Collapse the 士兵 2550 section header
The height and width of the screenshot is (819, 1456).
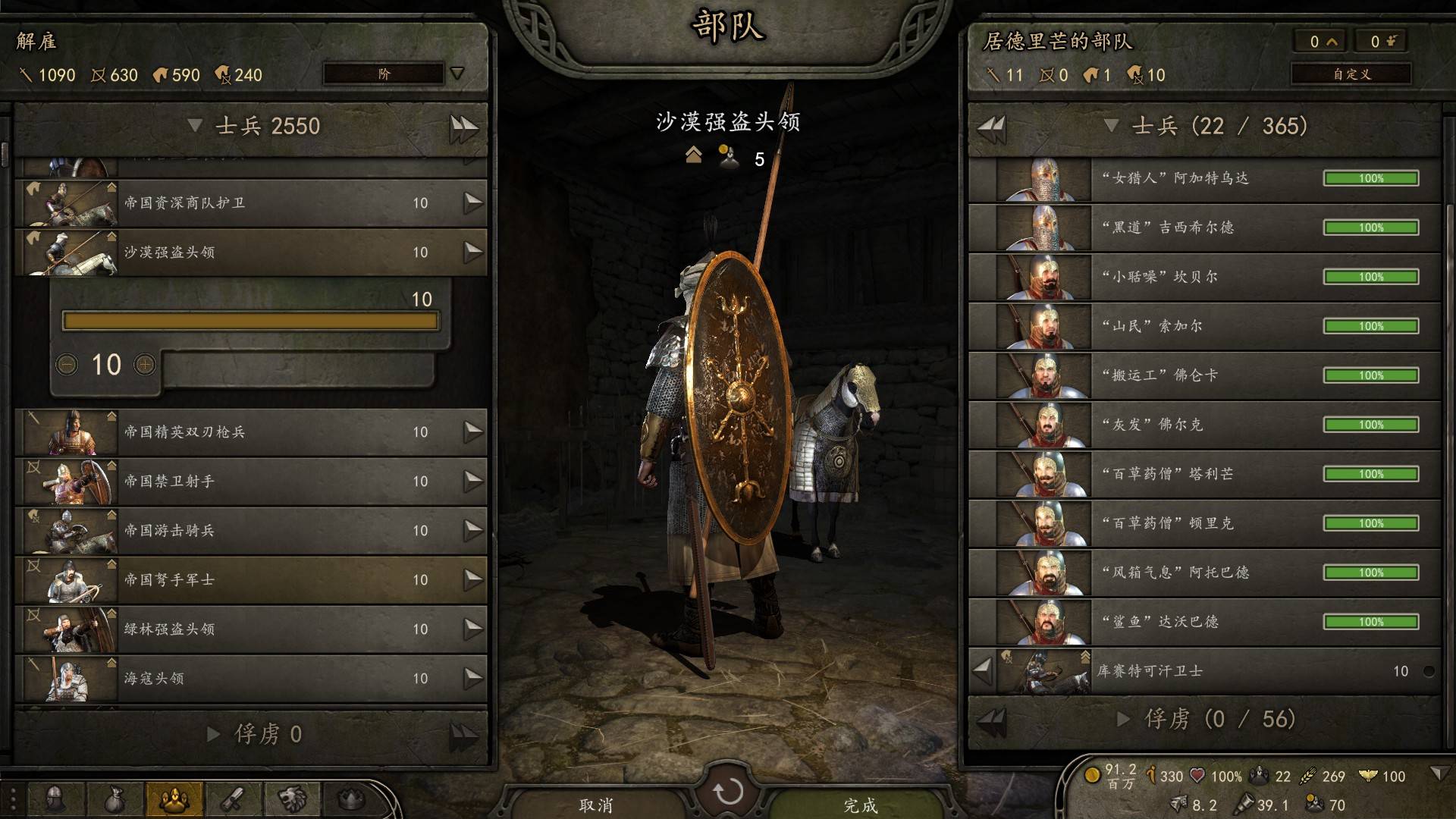coord(195,126)
